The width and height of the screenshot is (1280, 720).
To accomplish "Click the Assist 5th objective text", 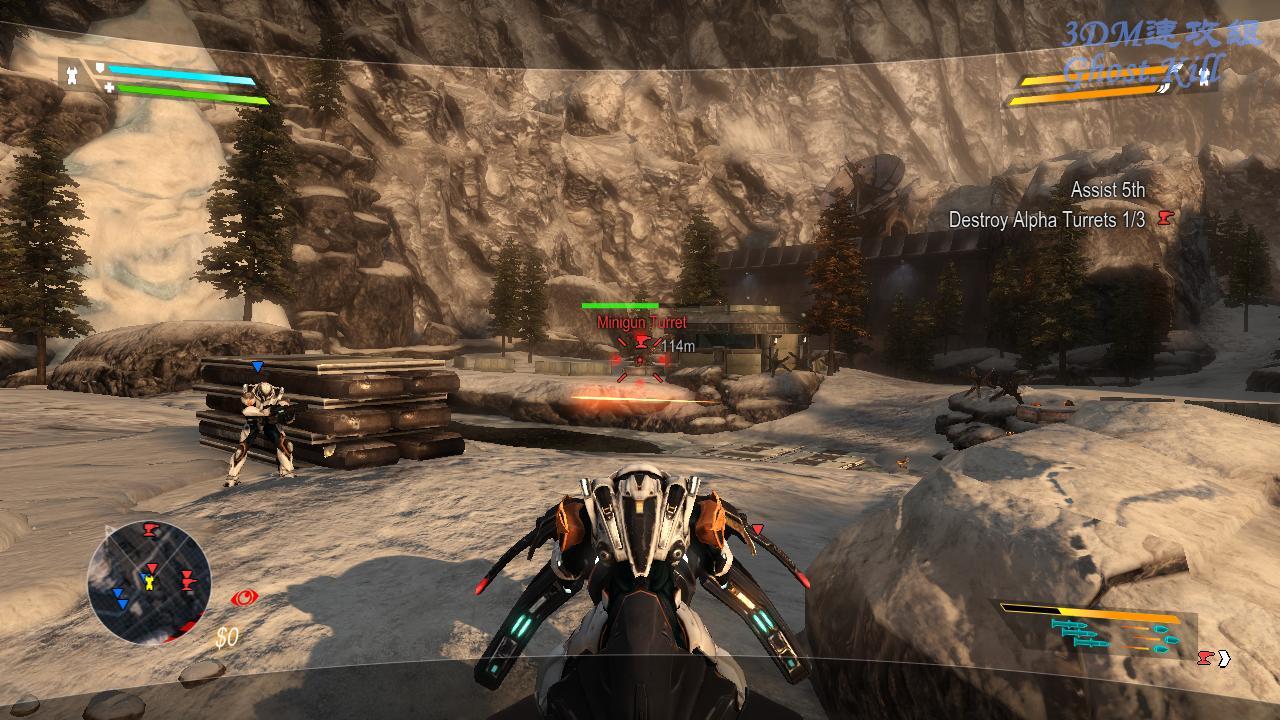I will 1108,190.
